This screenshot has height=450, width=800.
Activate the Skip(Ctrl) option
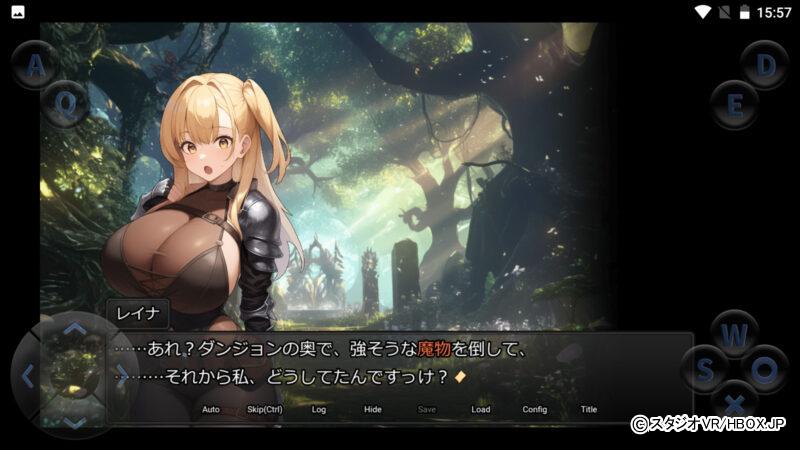click(265, 409)
